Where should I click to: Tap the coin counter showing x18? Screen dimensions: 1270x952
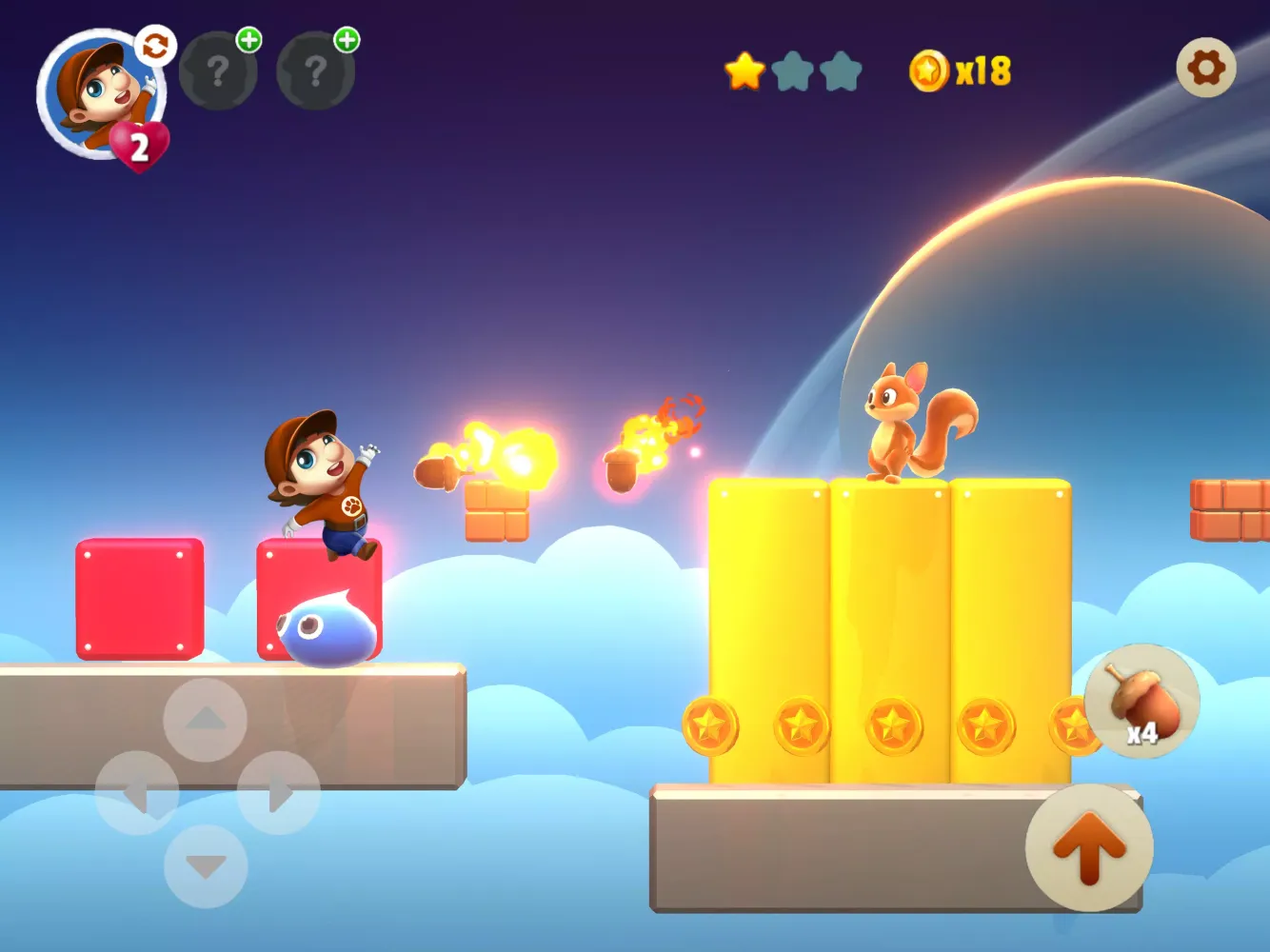click(x=981, y=68)
